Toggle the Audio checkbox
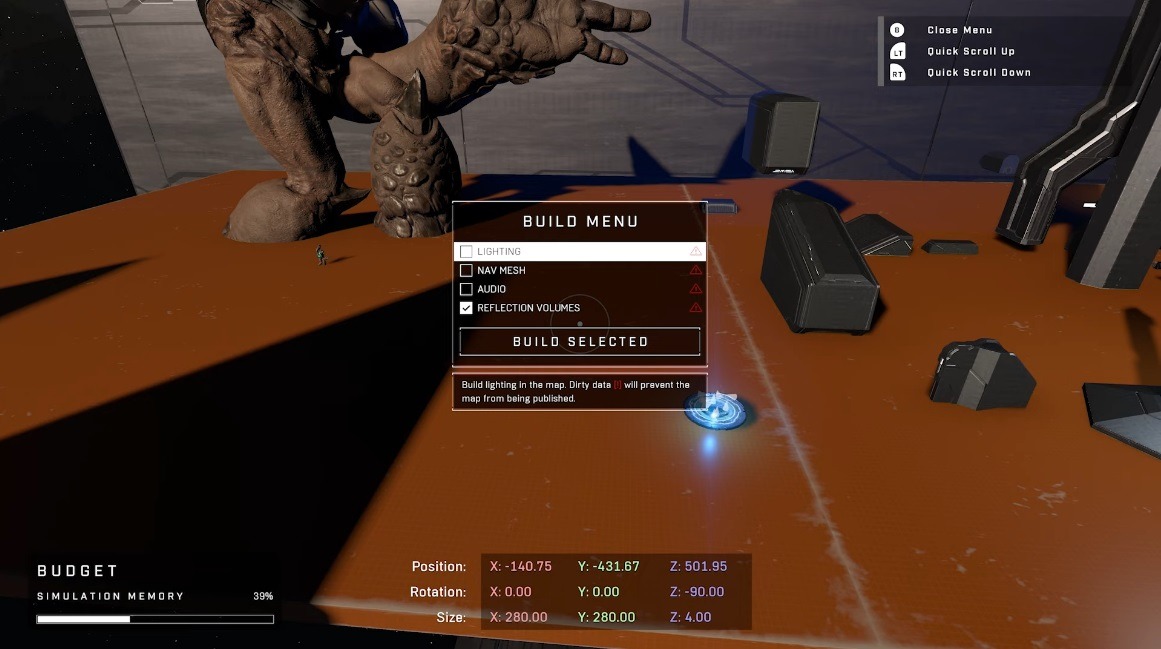The image size is (1161, 649). [466, 289]
